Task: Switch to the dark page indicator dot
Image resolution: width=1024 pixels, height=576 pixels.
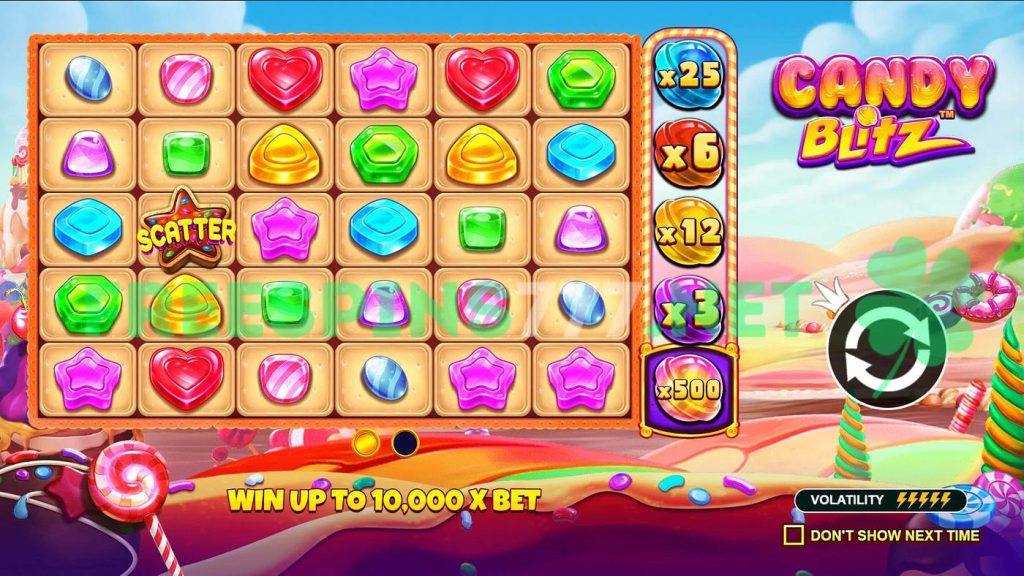Action: click(x=405, y=442)
